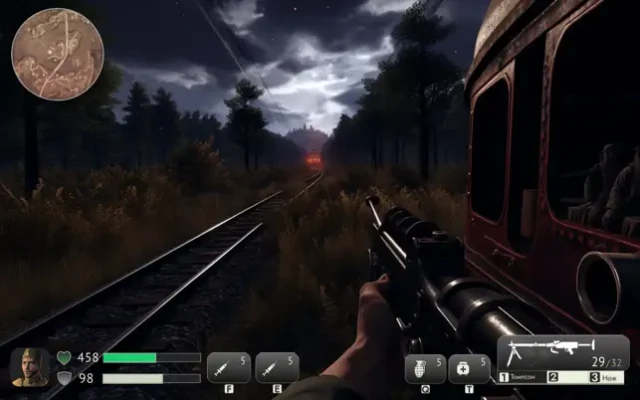The height and width of the screenshot is (400, 640).
Task: Select the grenade slot
Action: [425, 368]
